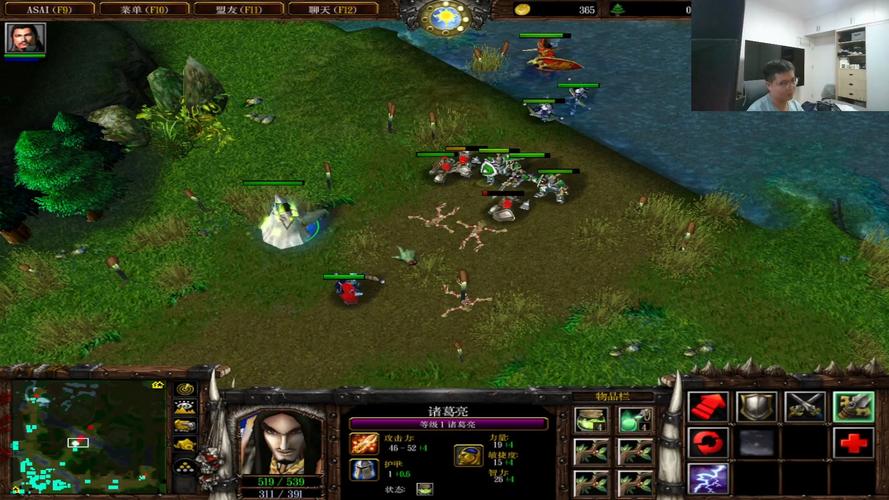
Task: Activate the red arrow command
Action: click(x=708, y=407)
